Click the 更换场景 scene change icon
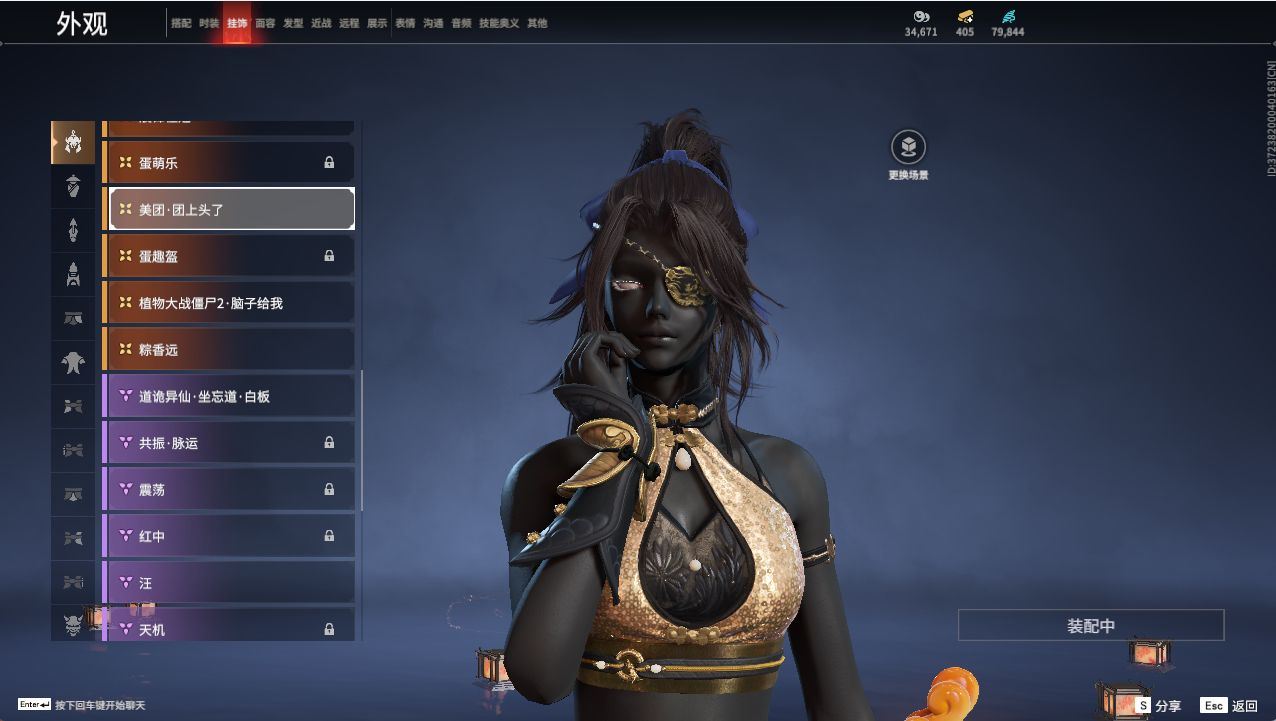1276x721 pixels. 908,148
